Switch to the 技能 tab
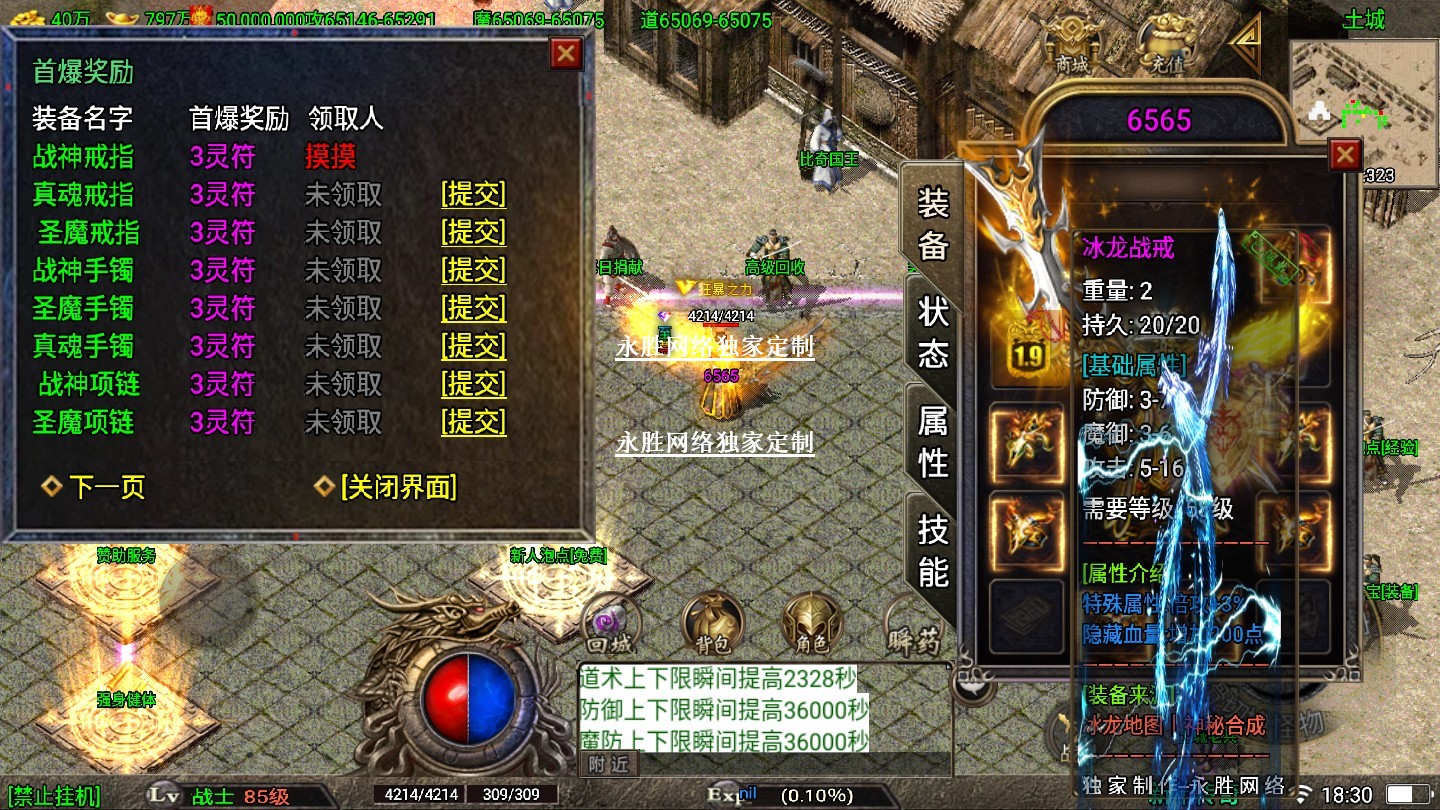The image size is (1440, 810). 933,550
